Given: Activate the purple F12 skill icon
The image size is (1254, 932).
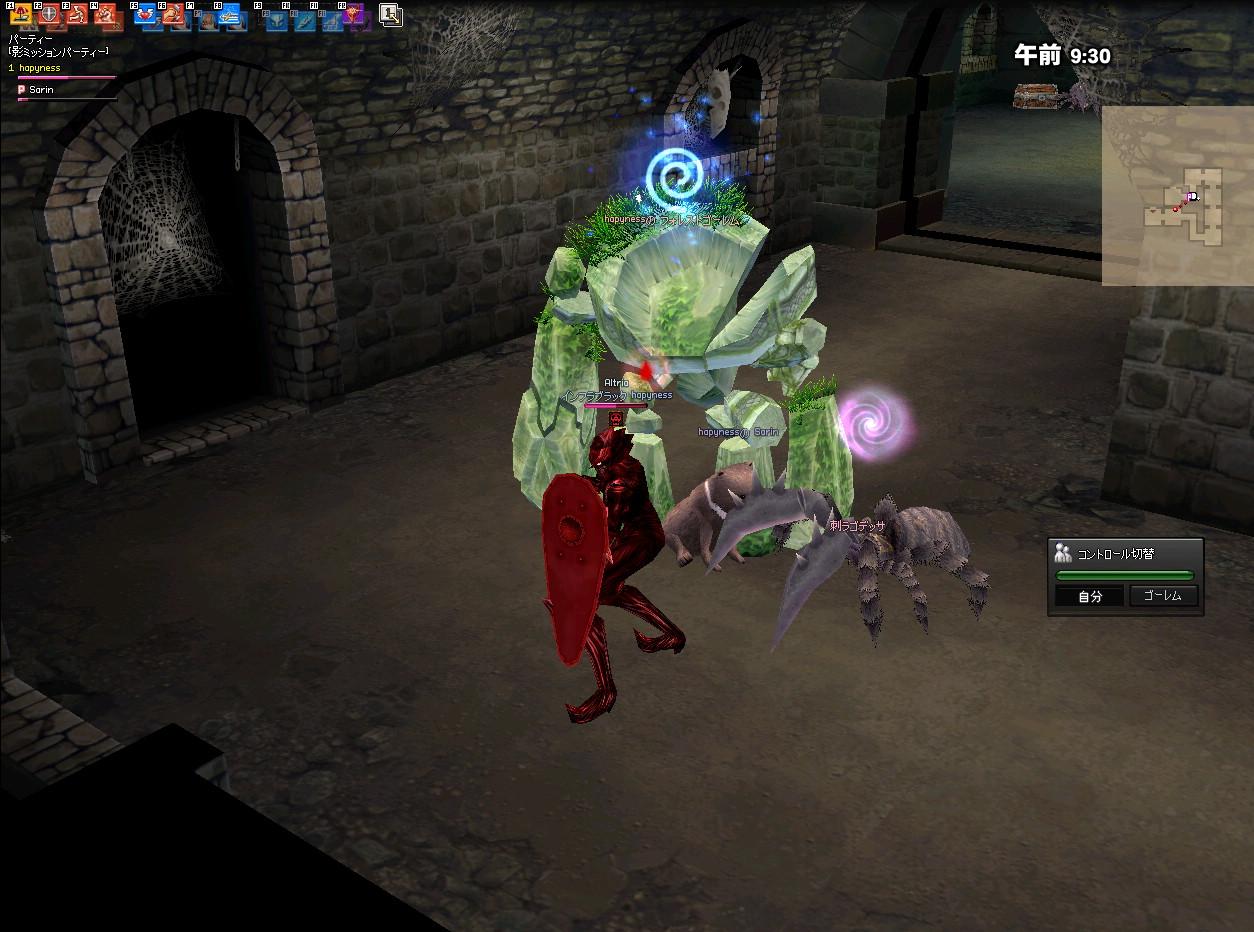Looking at the screenshot, I should click(354, 16).
